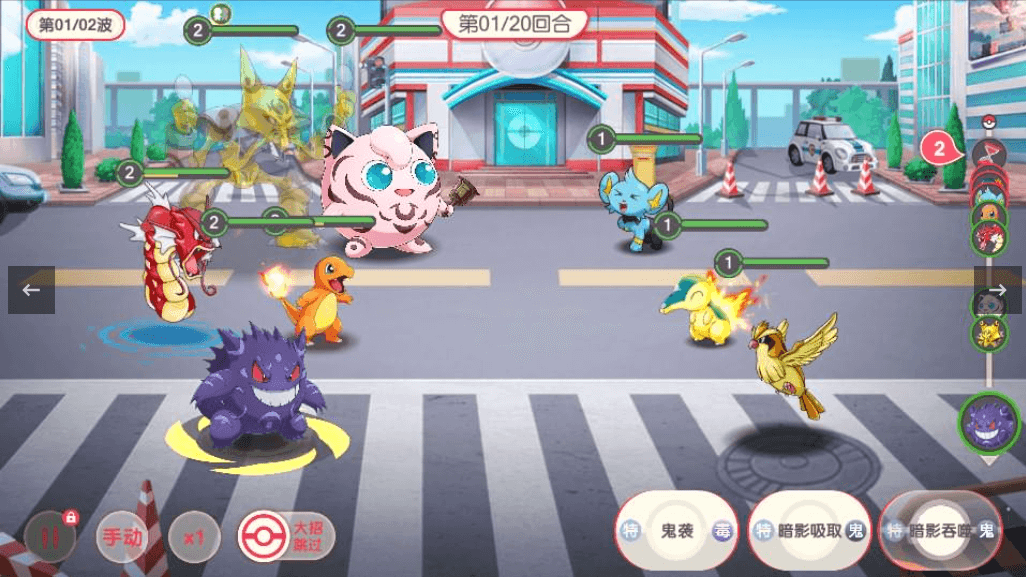
Task: Change the x1 battle speed
Action: click(194, 537)
